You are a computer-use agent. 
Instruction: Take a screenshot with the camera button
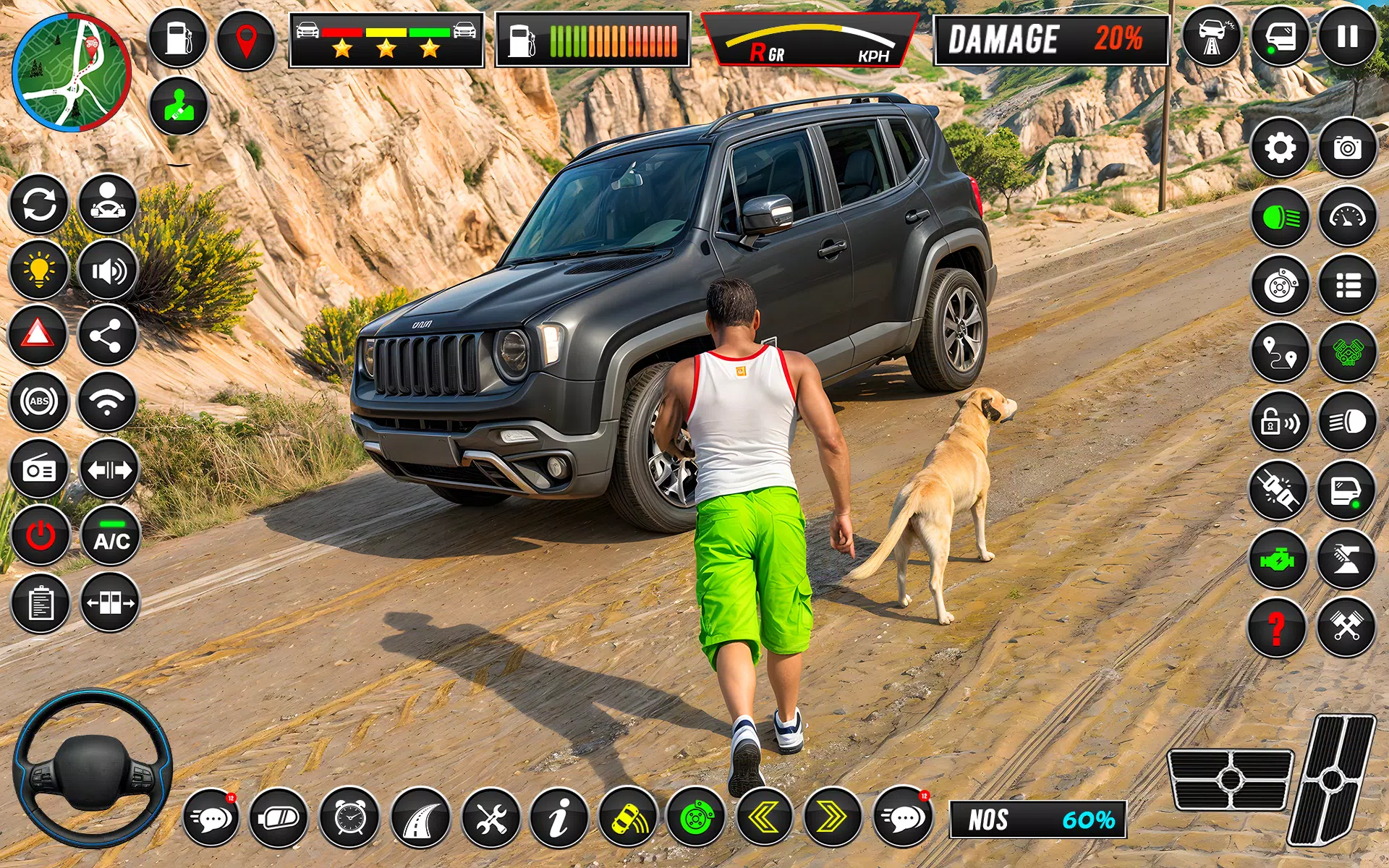(x=1347, y=148)
